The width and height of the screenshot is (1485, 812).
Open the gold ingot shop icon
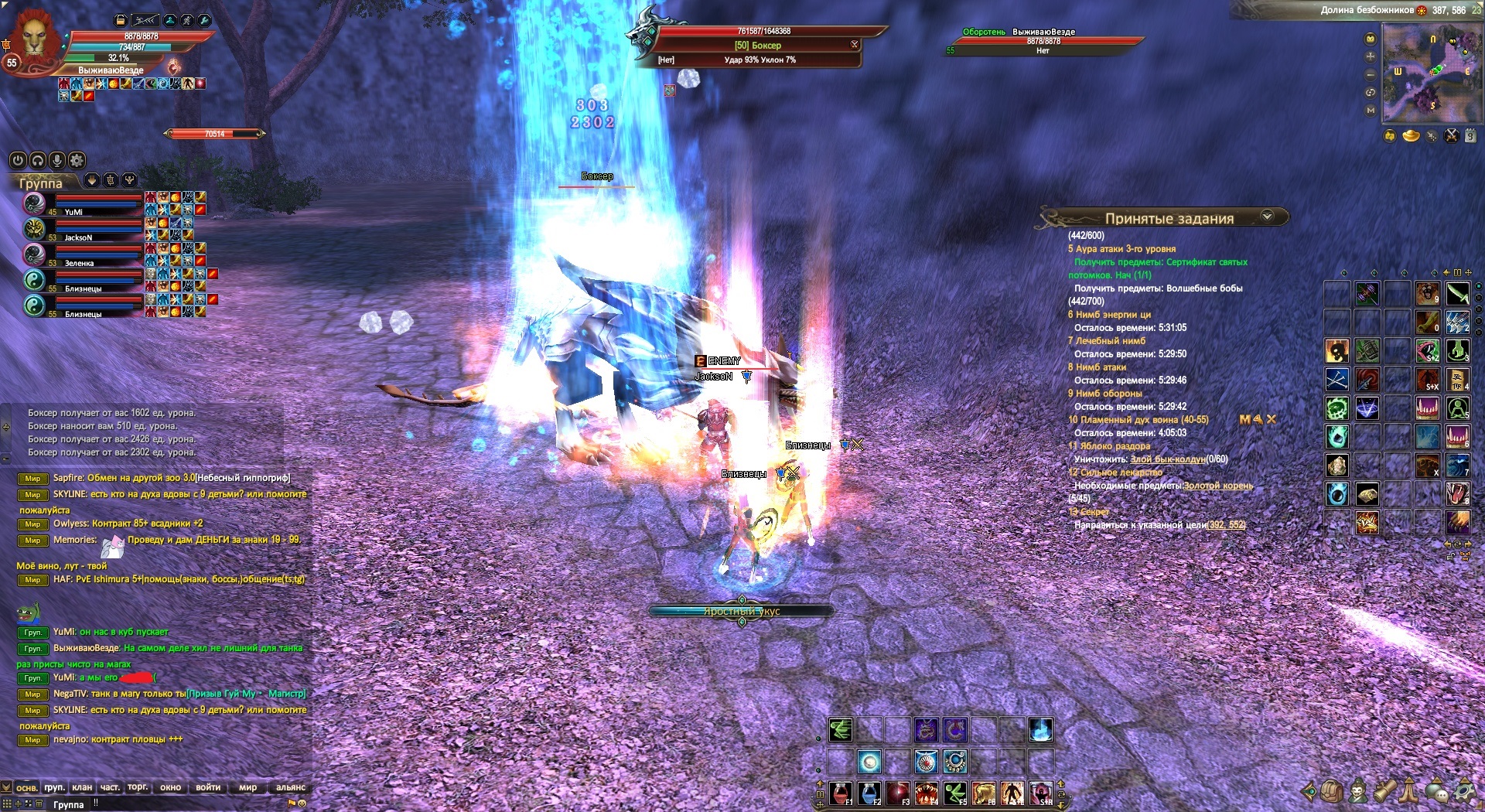click(x=1411, y=137)
